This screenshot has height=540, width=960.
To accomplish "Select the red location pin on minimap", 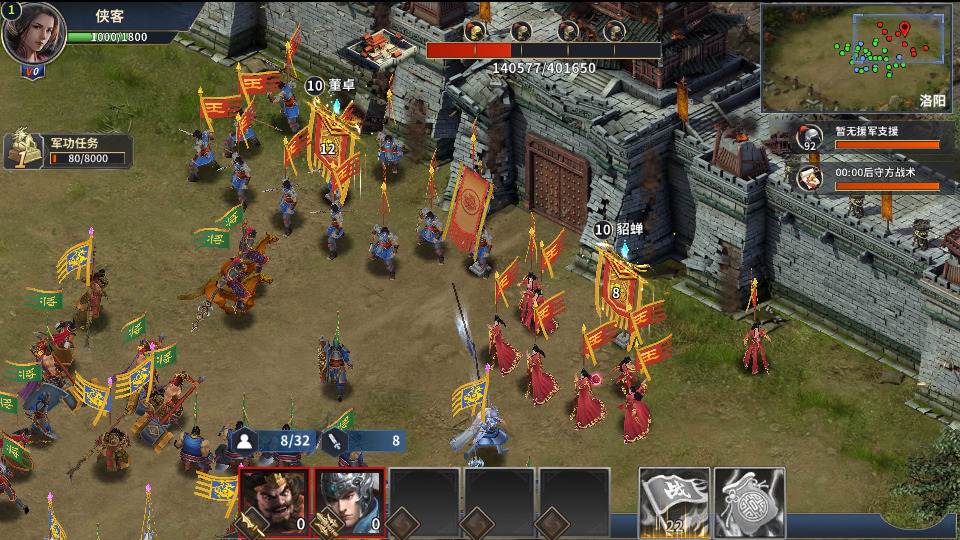I will pos(904,28).
